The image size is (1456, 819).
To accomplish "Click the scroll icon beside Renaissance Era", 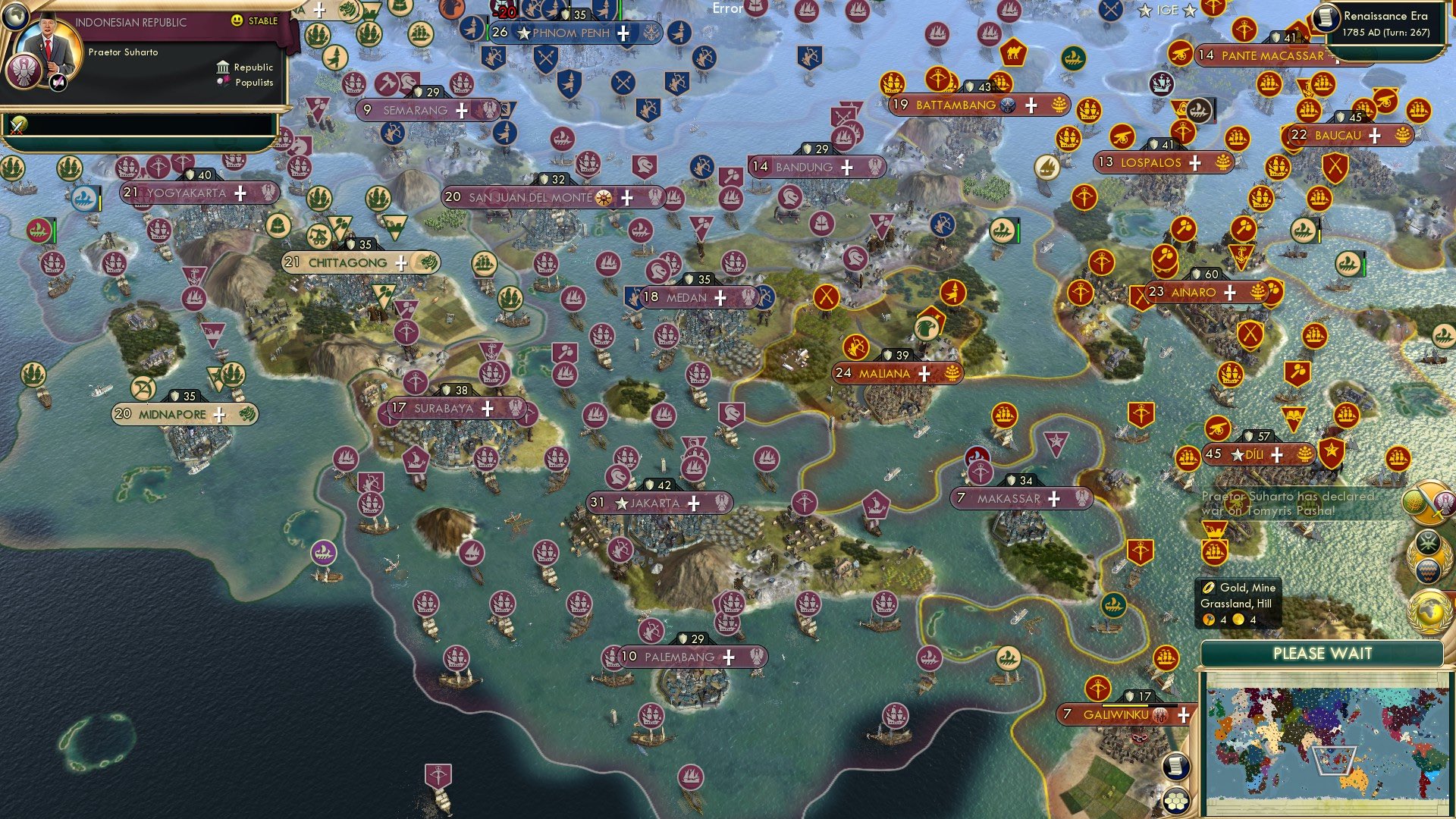I will click(1326, 18).
